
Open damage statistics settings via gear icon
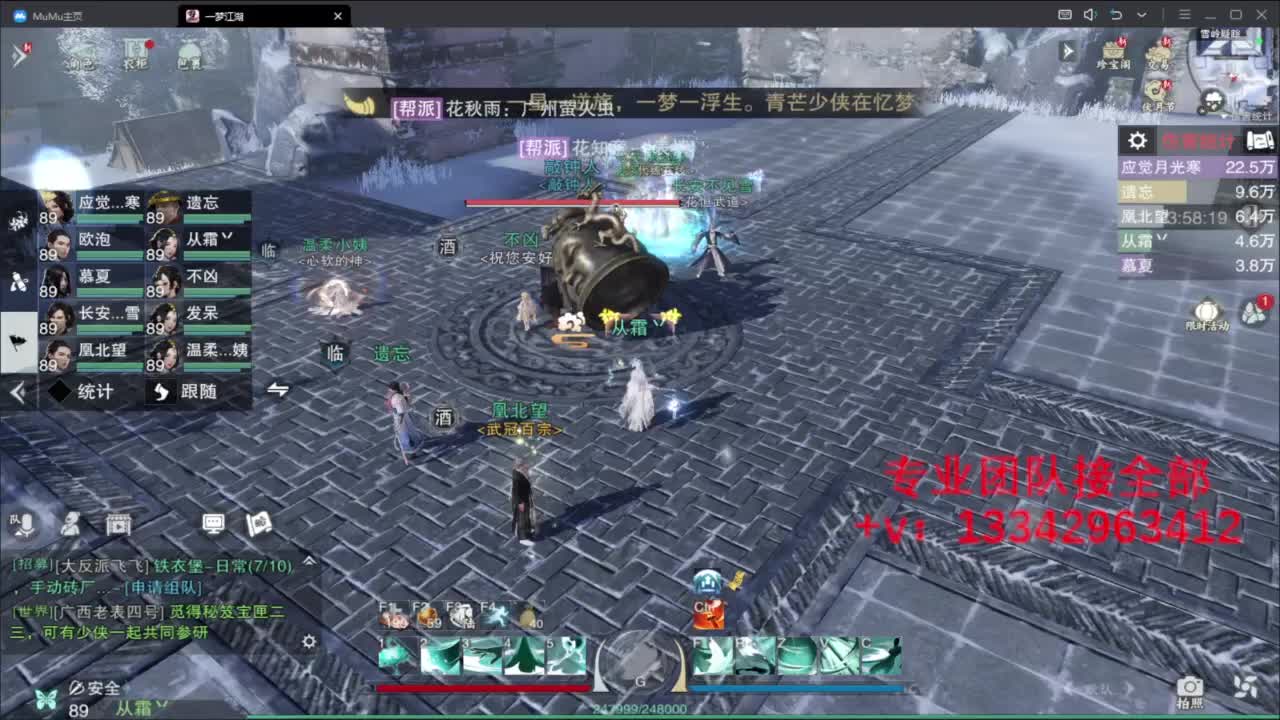pyautogui.click(x=1137, y=141)
